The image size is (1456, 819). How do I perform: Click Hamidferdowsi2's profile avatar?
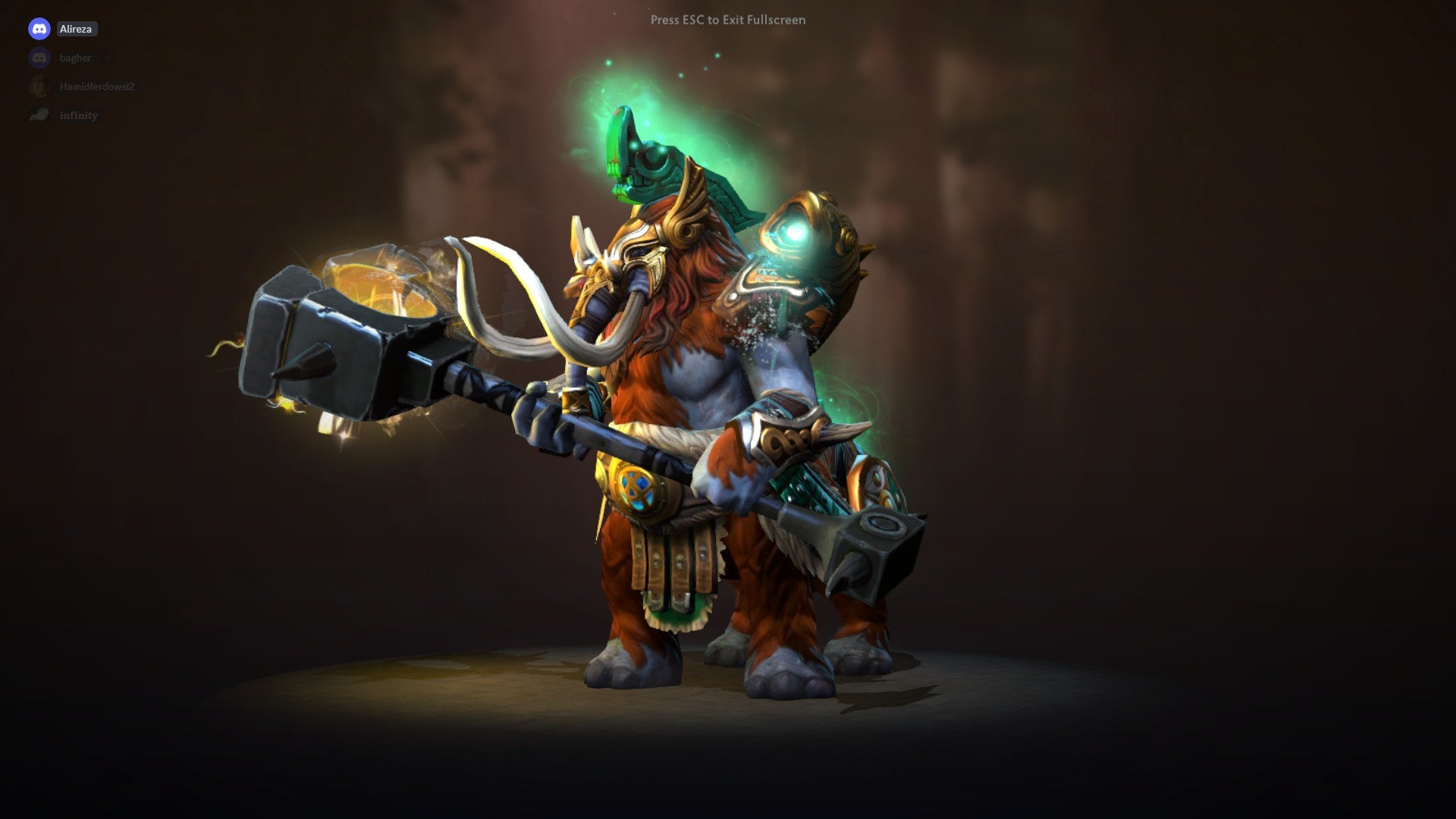pos(38,85)
